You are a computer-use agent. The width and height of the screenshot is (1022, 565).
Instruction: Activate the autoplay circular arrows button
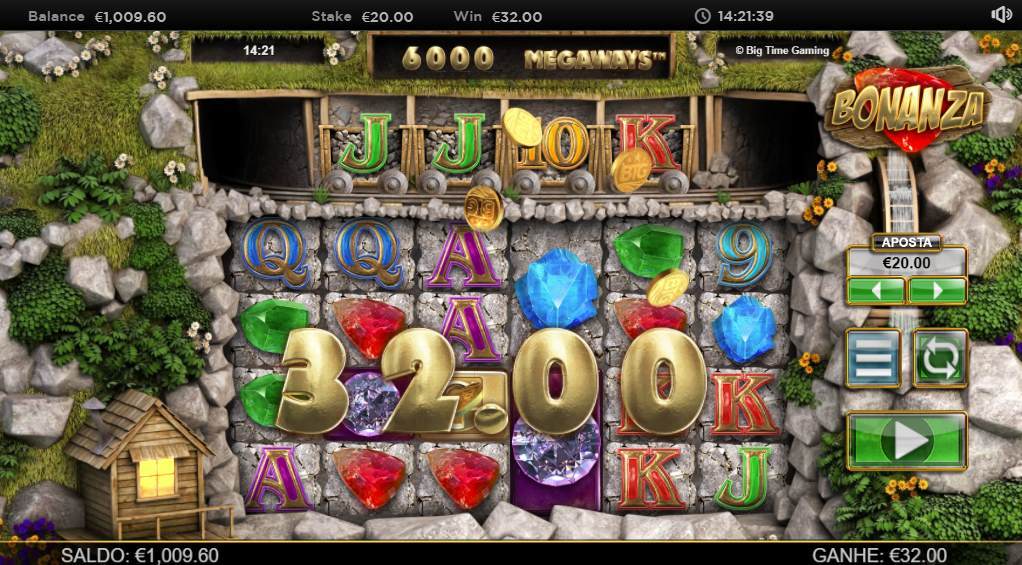939,358
